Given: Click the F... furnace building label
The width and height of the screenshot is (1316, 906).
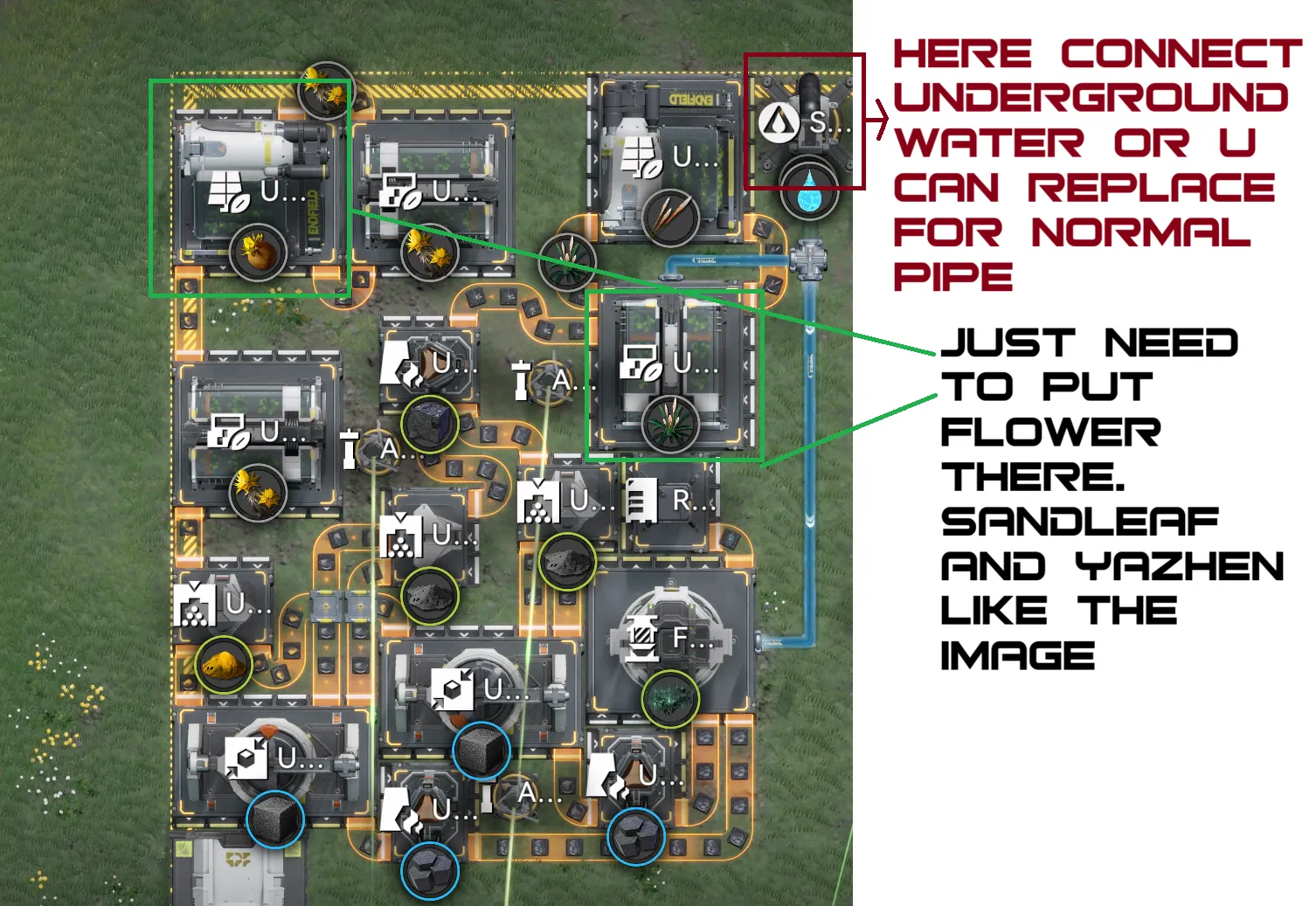Looking at the screenshot, I should [x=681, y=638].
